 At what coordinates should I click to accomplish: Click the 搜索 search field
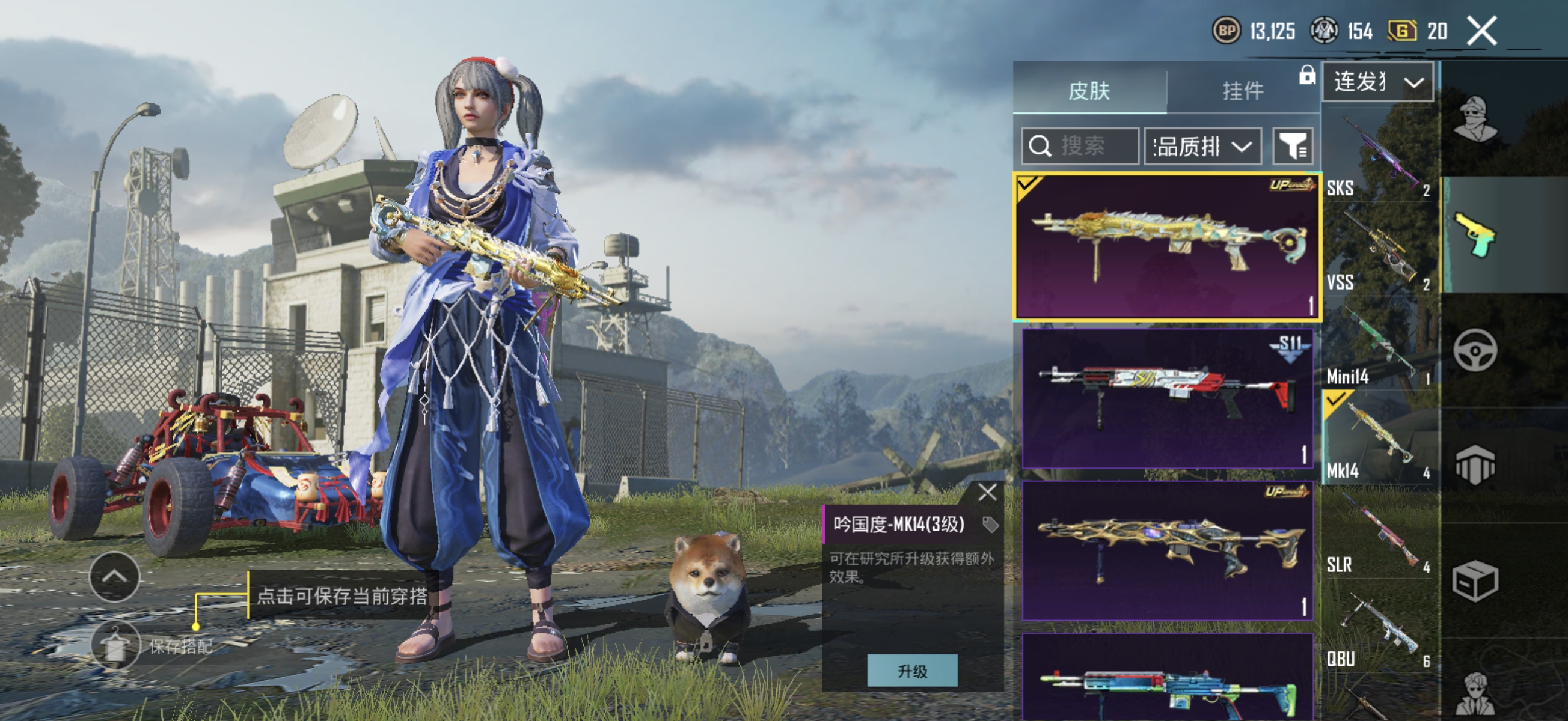click(x=1080, y=146)
